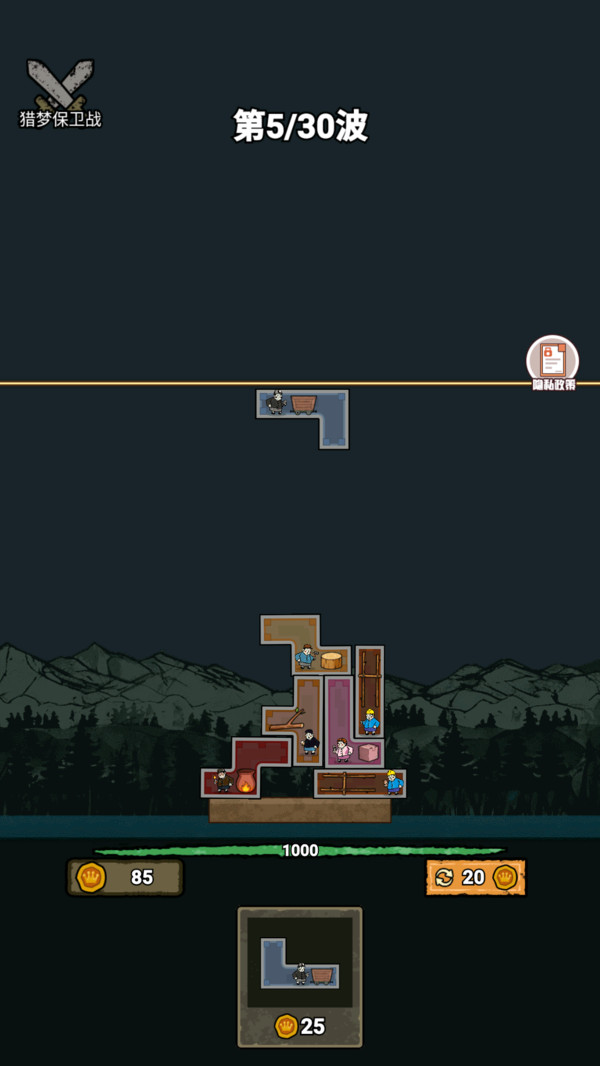Image resolution: width=600 pixels, height=1066 pixels.
Task: Open the privacy policy document icon
Action: click(x=552, y=360)
